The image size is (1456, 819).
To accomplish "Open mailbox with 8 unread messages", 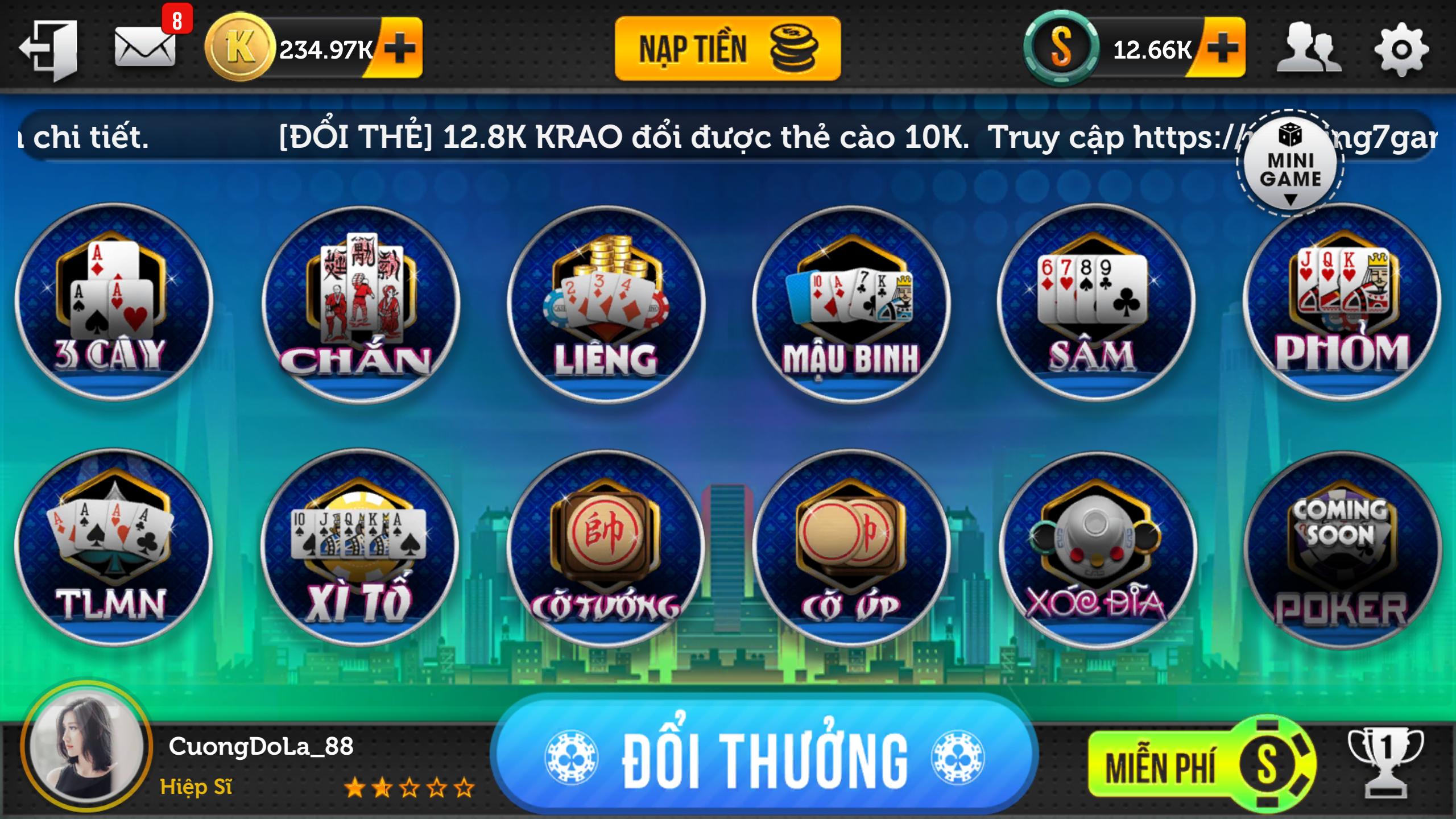I will pos(145,48).
